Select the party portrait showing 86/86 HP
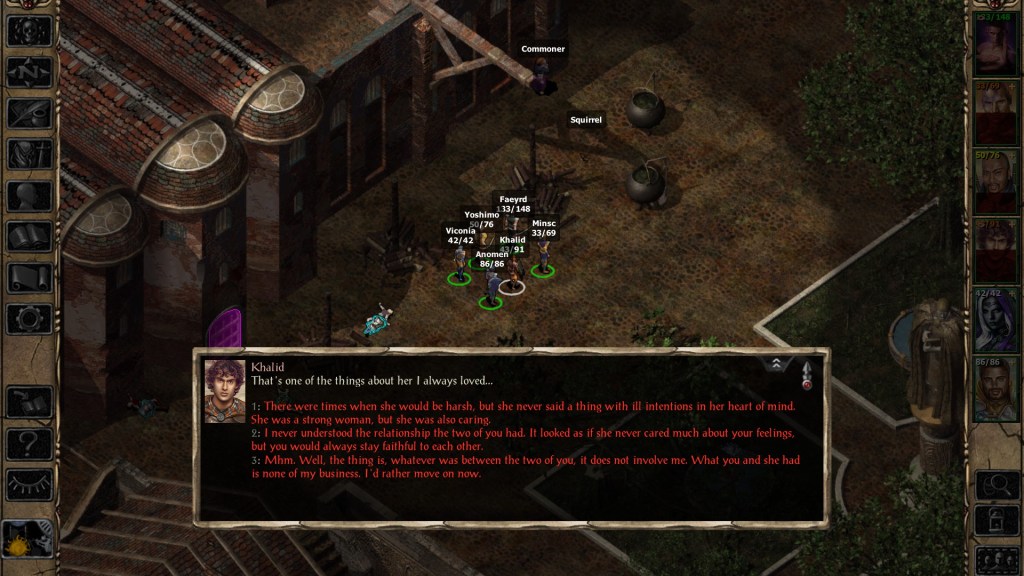 pyautogui.click(x=996, y=390)
